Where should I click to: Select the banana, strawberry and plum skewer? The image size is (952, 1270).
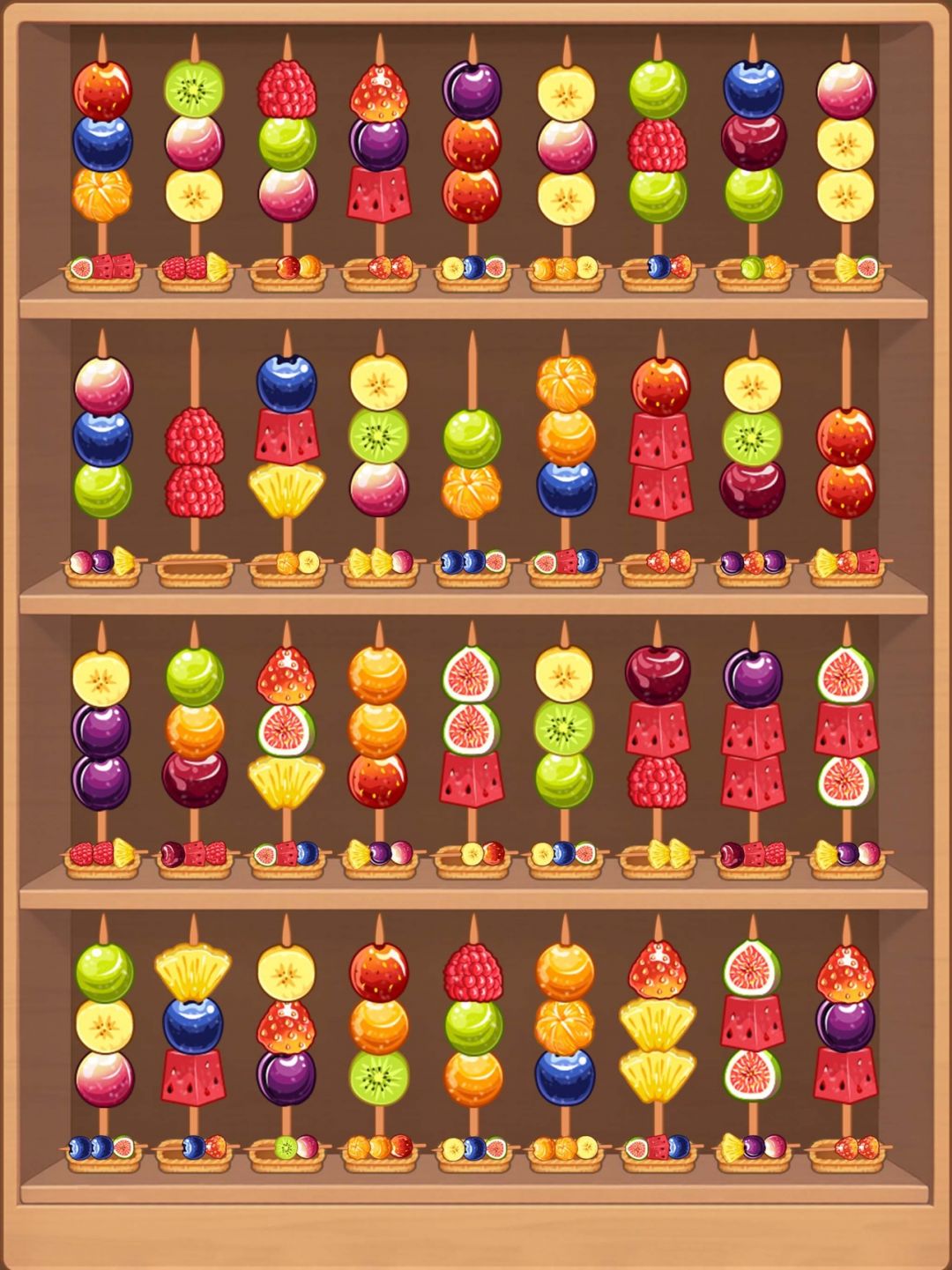pos(286,1024)
